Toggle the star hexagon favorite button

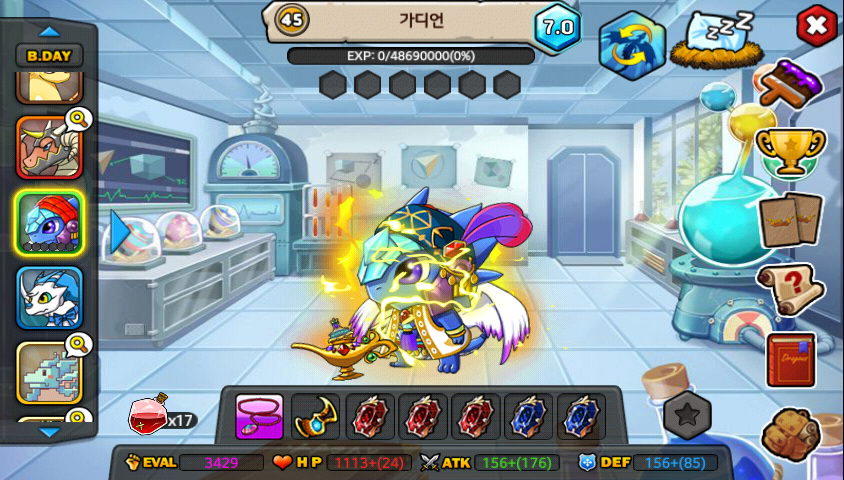pyautogui.click(x=688, y=414)
